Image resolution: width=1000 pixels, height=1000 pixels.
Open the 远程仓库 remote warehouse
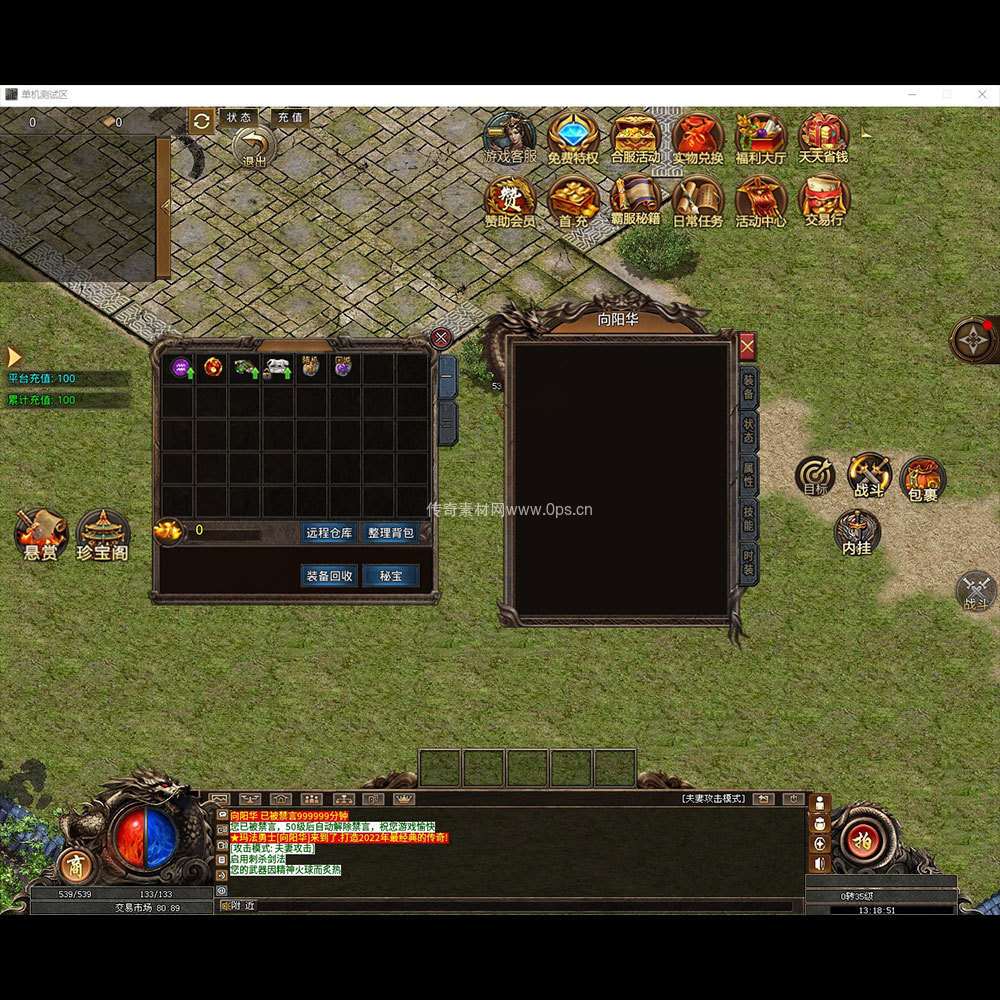pyautogui.click(x=329, y=533)
